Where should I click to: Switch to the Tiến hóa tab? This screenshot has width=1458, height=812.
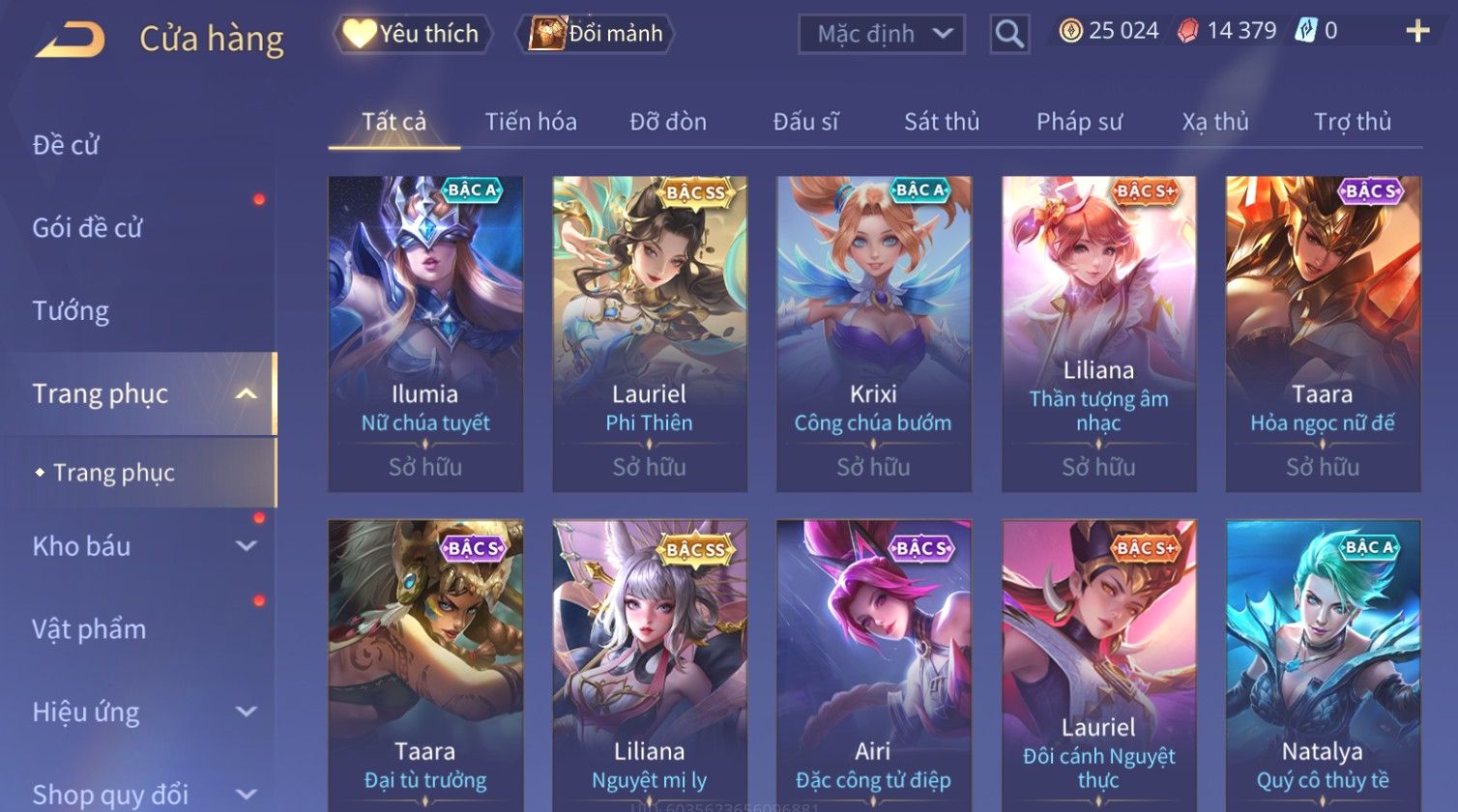[x=531, y=122]
